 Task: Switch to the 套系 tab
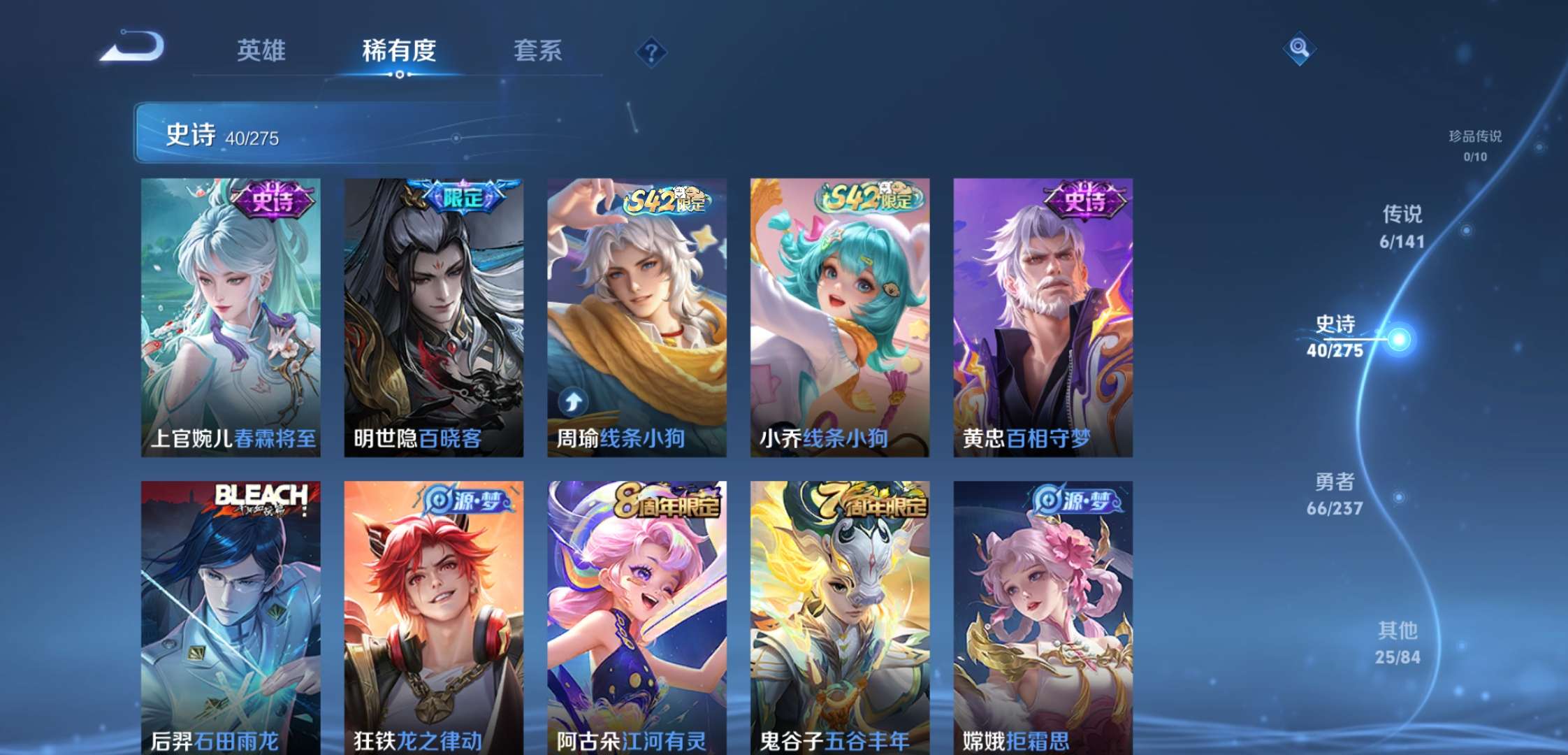tap(539, 50)
